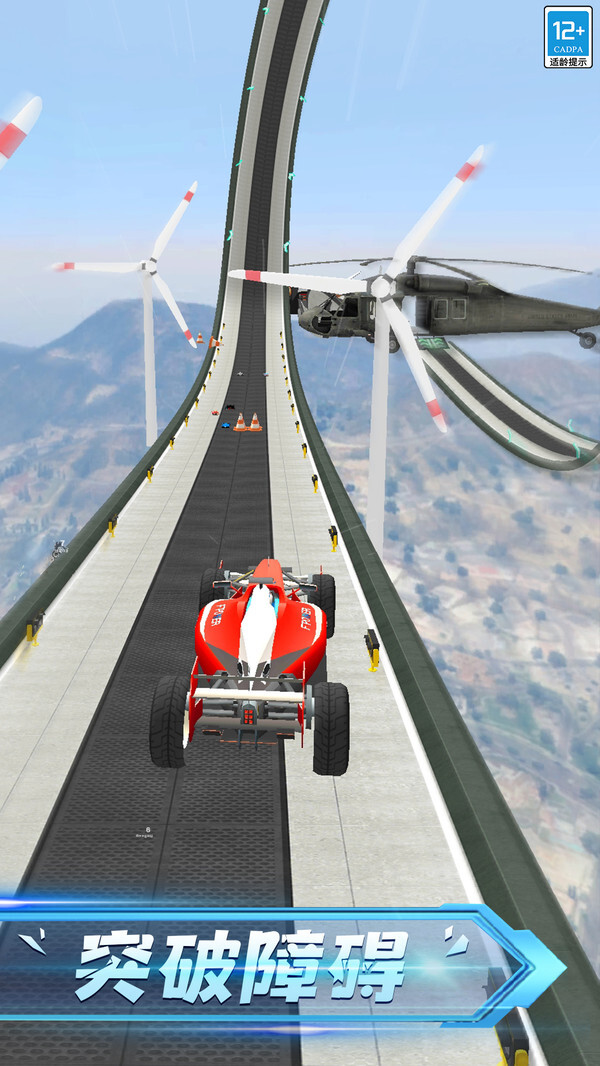The height and width of the screenshot is (1066, 600).
Task: Open the 12+ CADPA age rating notice
Action: tap(567, 37)
